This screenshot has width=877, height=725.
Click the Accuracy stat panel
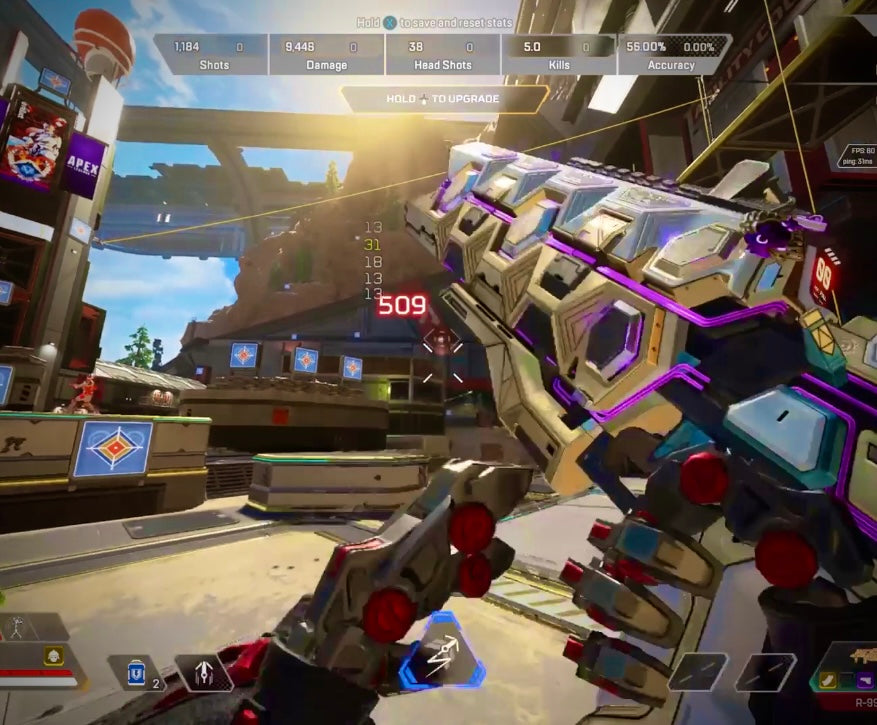(x=673, y=55)
